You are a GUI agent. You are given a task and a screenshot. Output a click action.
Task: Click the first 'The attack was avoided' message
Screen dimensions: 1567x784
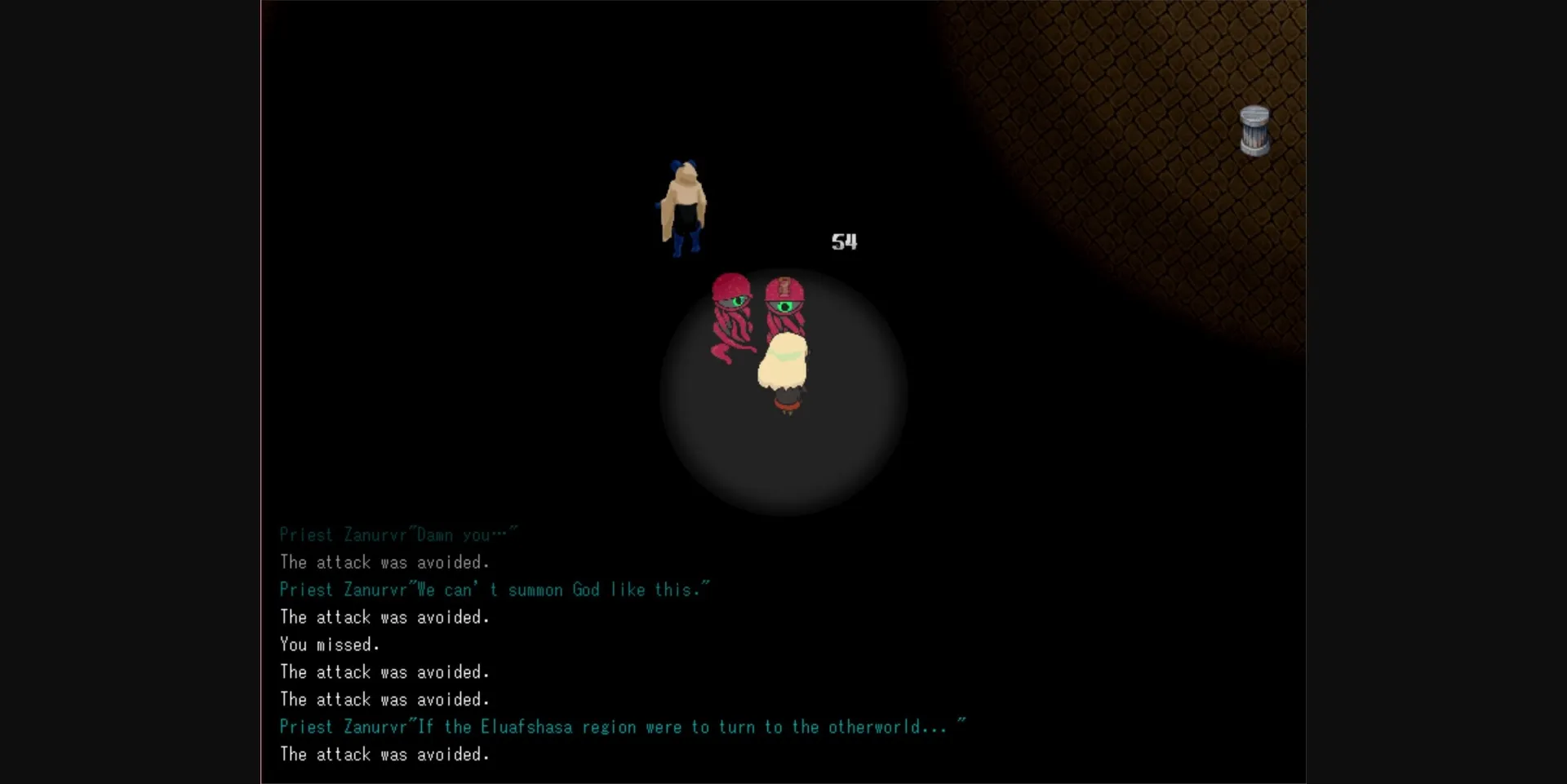pyautogui.click(x=384, y=562)
